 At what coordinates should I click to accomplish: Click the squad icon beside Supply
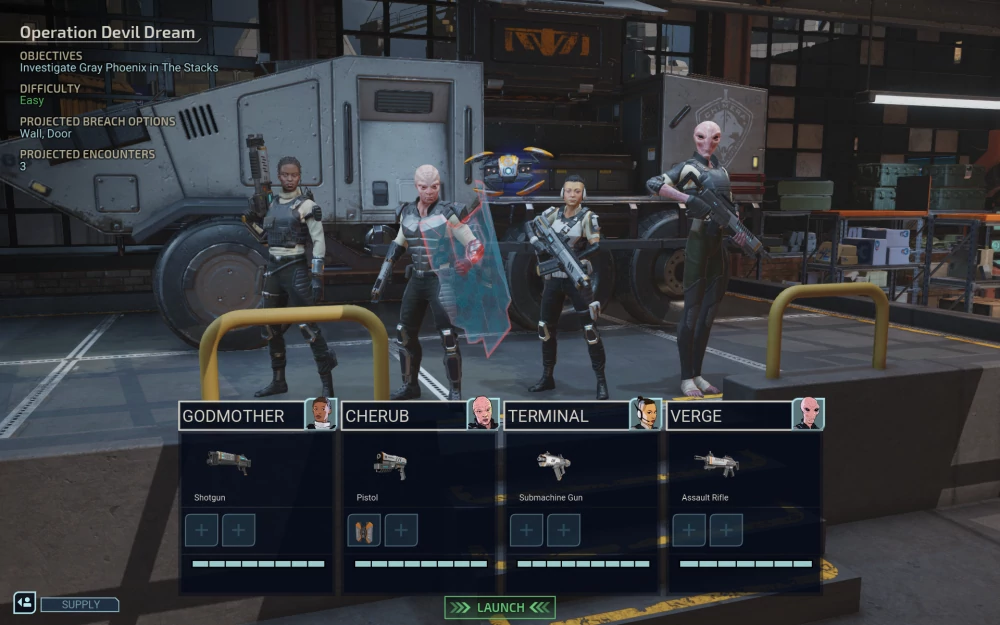[24, 603]
